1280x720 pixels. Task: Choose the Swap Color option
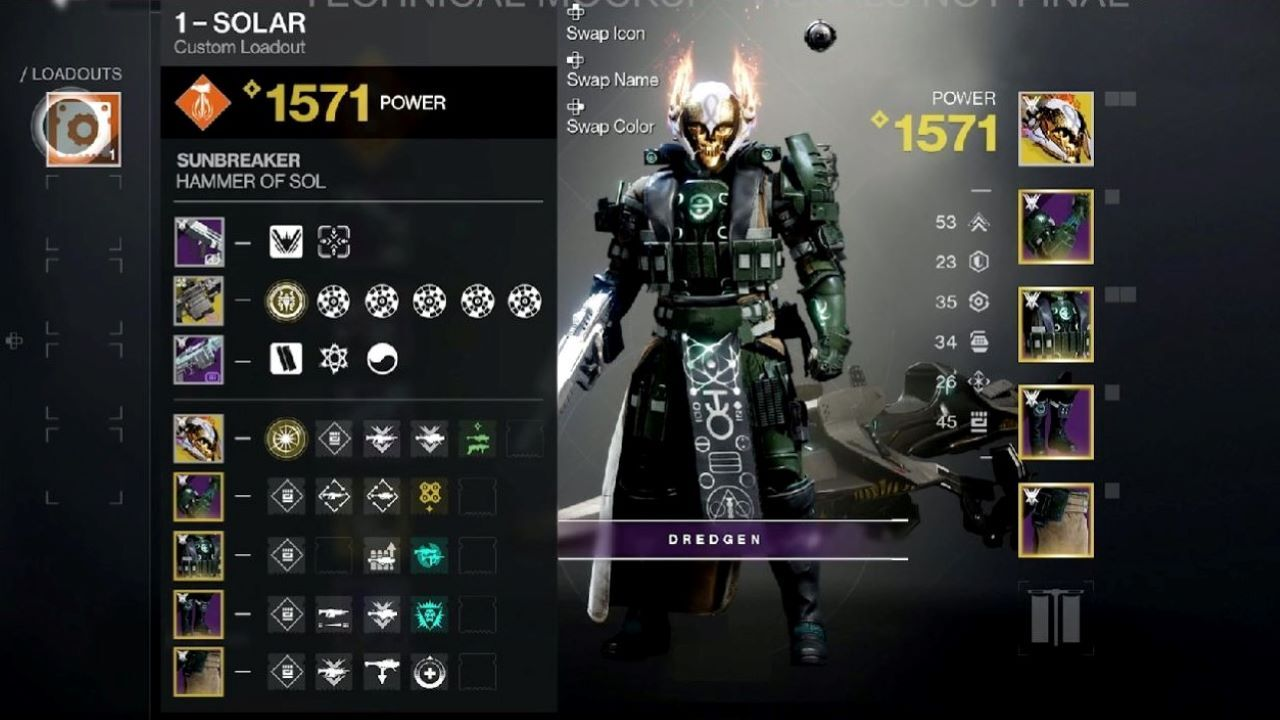610,126
